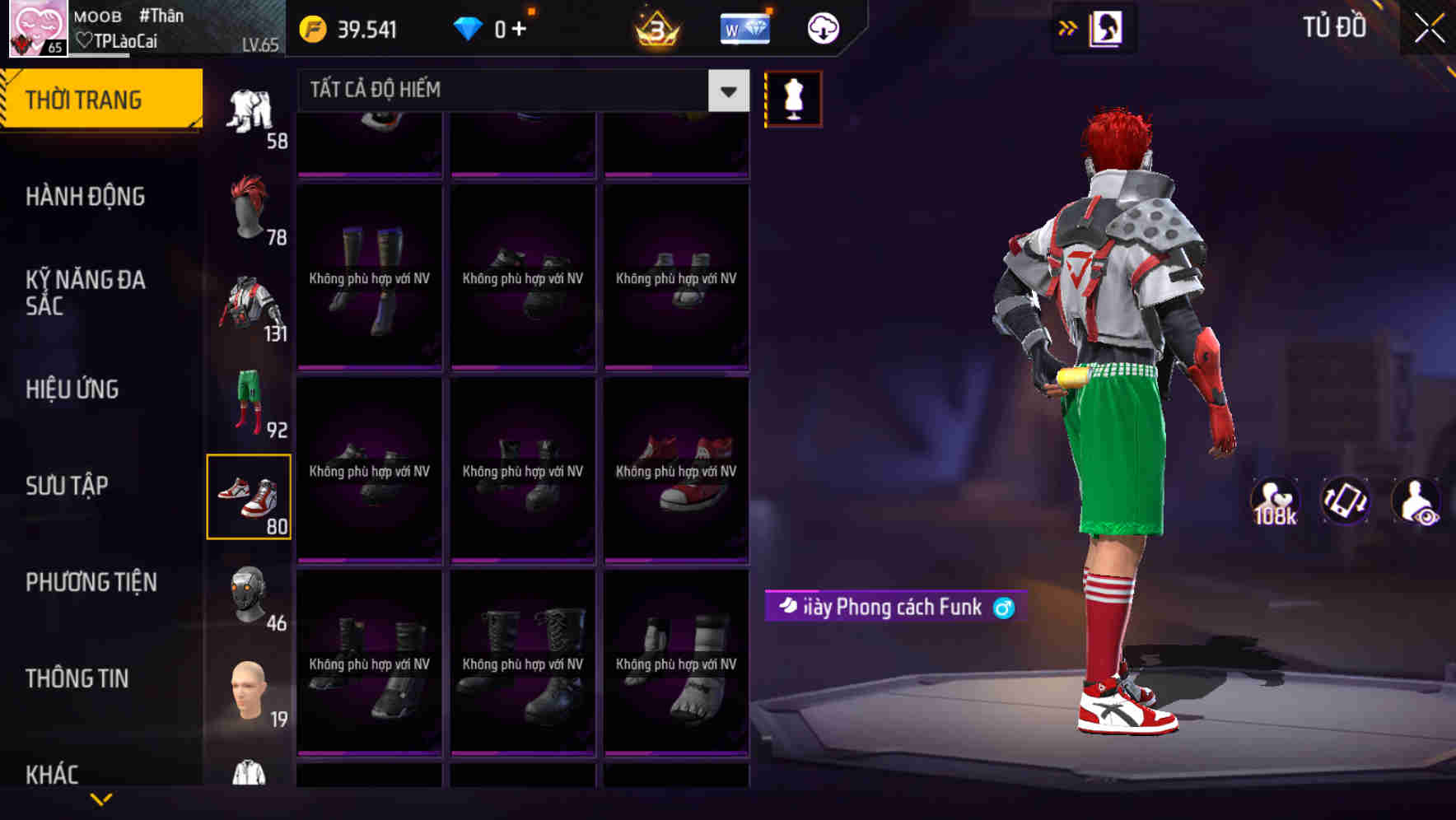Toggle the character view eye icon
The width and height of the screenshot is (1456, 820).
1415,500
